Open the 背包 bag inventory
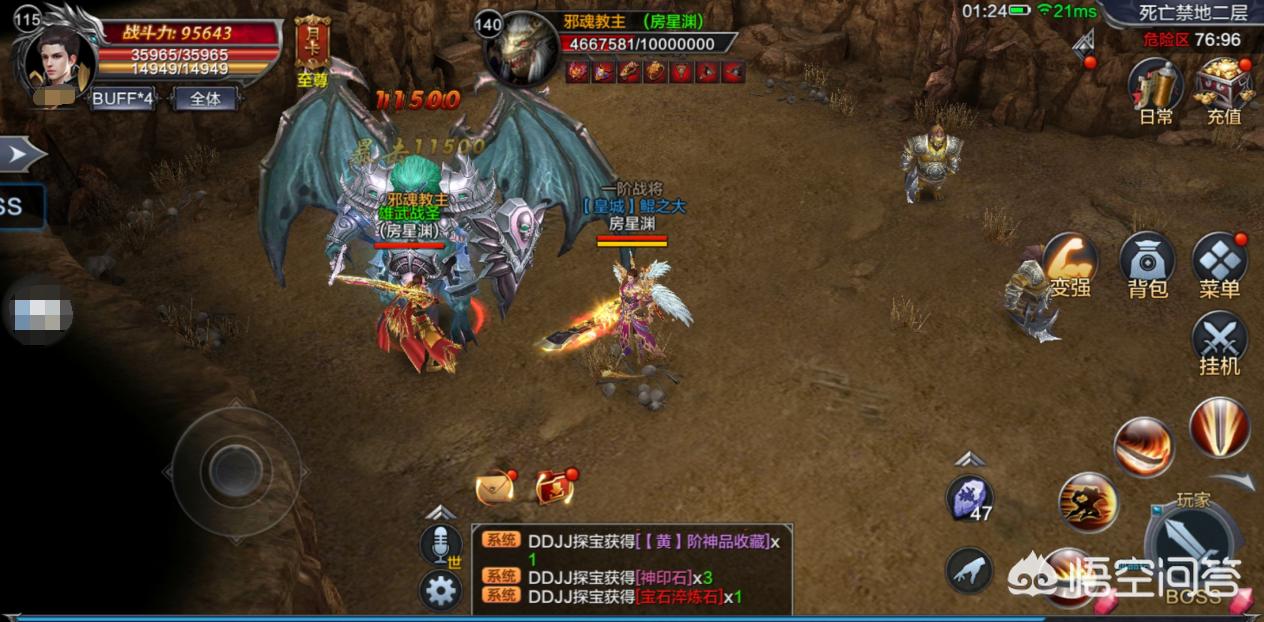The height and width of the screenshot is (622, 1264). click(1147, 262)
